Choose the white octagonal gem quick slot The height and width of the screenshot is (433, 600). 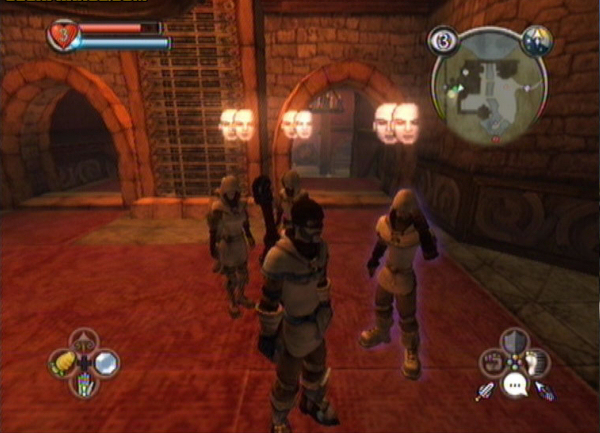coord(105,362)
